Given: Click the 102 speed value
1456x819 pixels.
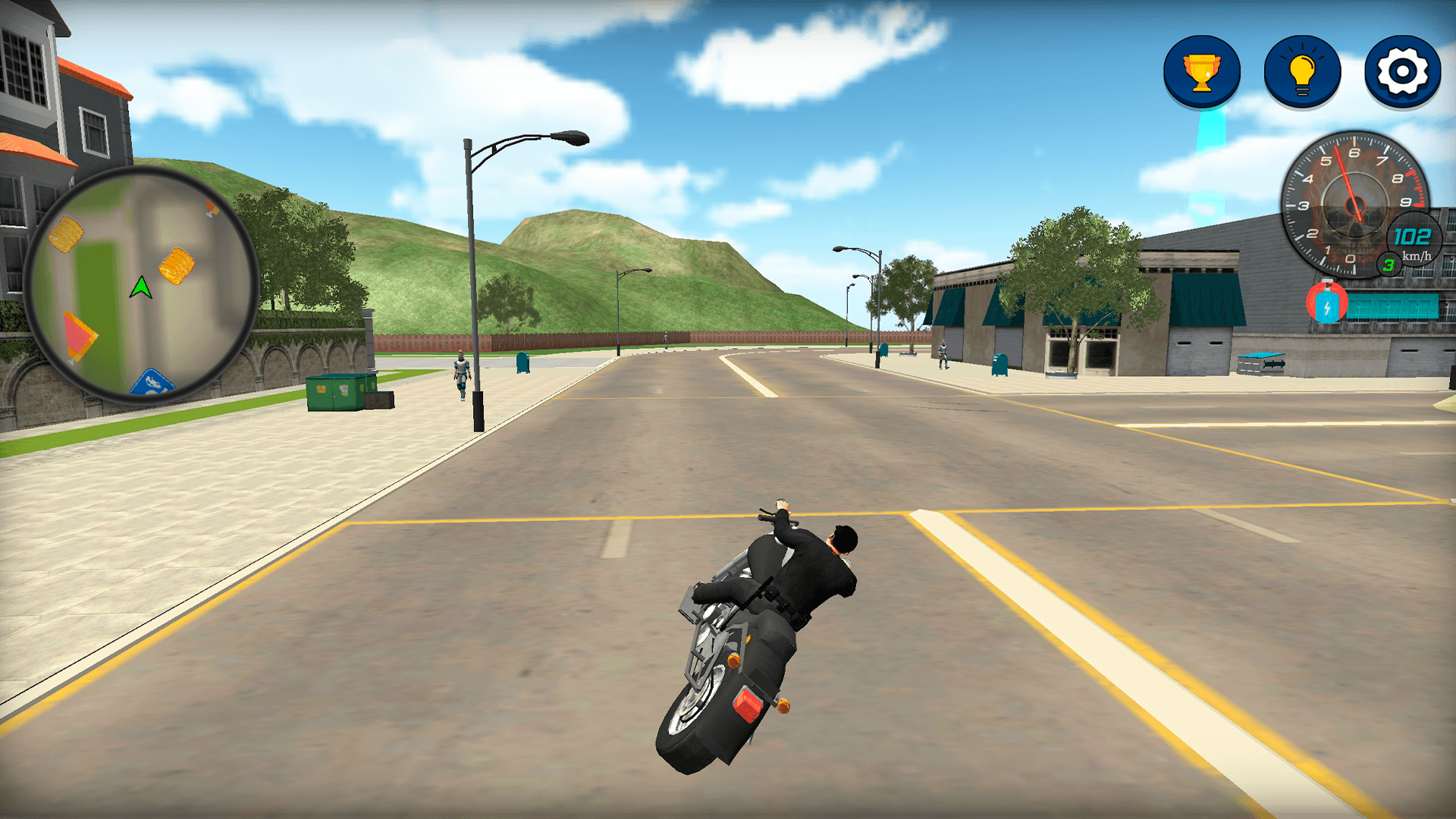Looking at the screenshot, I should tap(1412, 237).
